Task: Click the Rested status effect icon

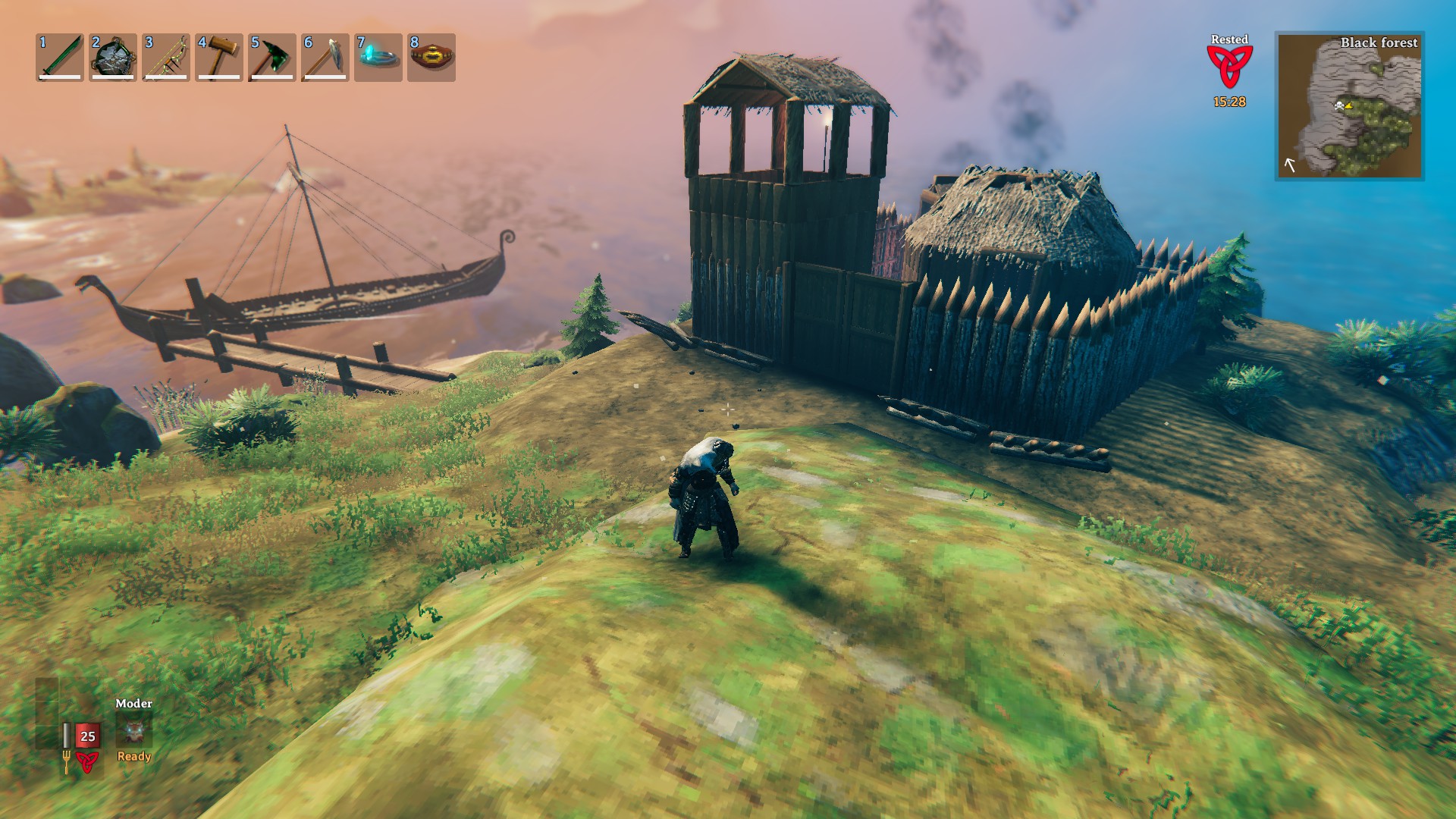Action: (1229, 67)
